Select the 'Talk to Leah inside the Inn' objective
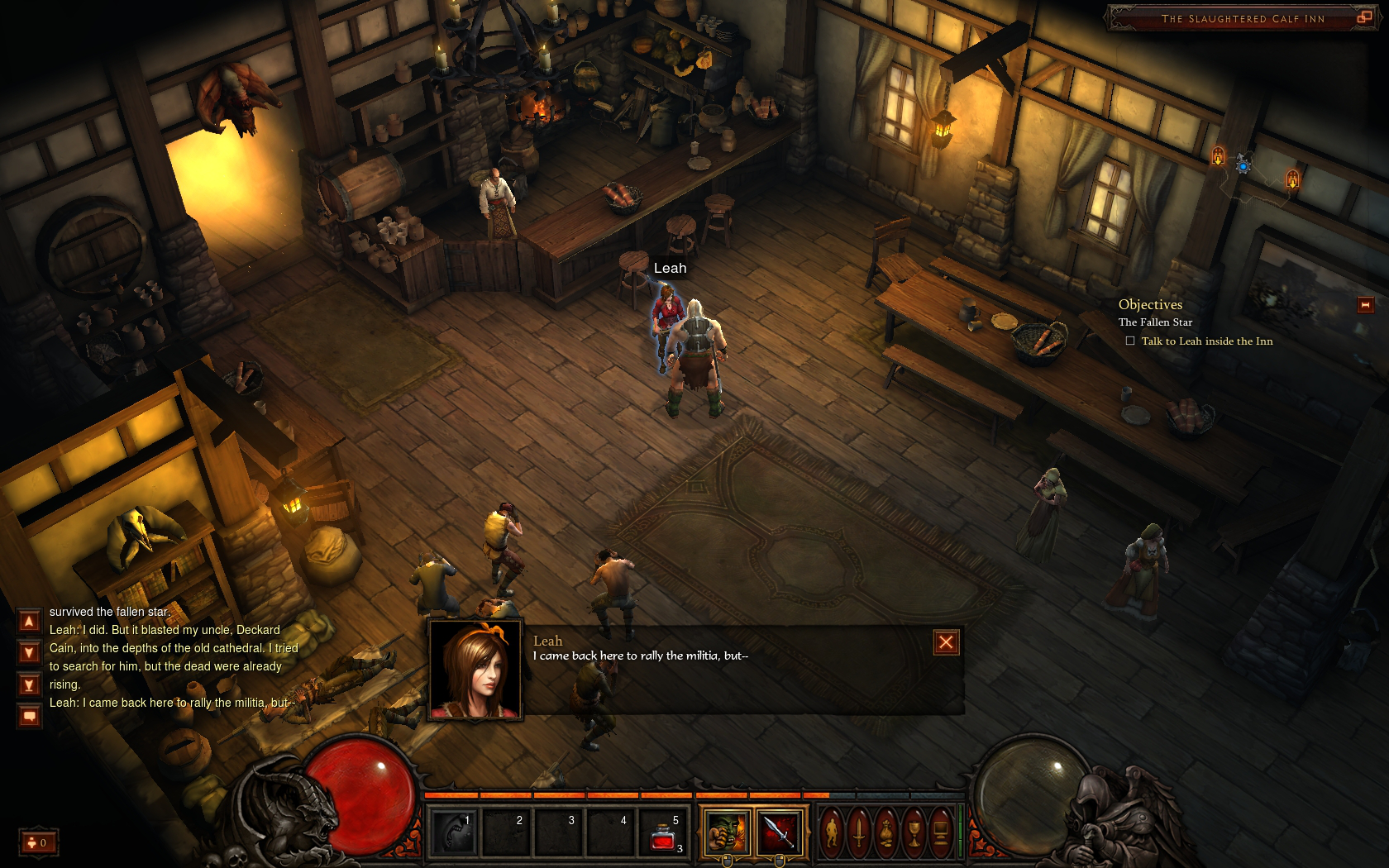This screenshot has height=868, width=1389. (1206, 341)
